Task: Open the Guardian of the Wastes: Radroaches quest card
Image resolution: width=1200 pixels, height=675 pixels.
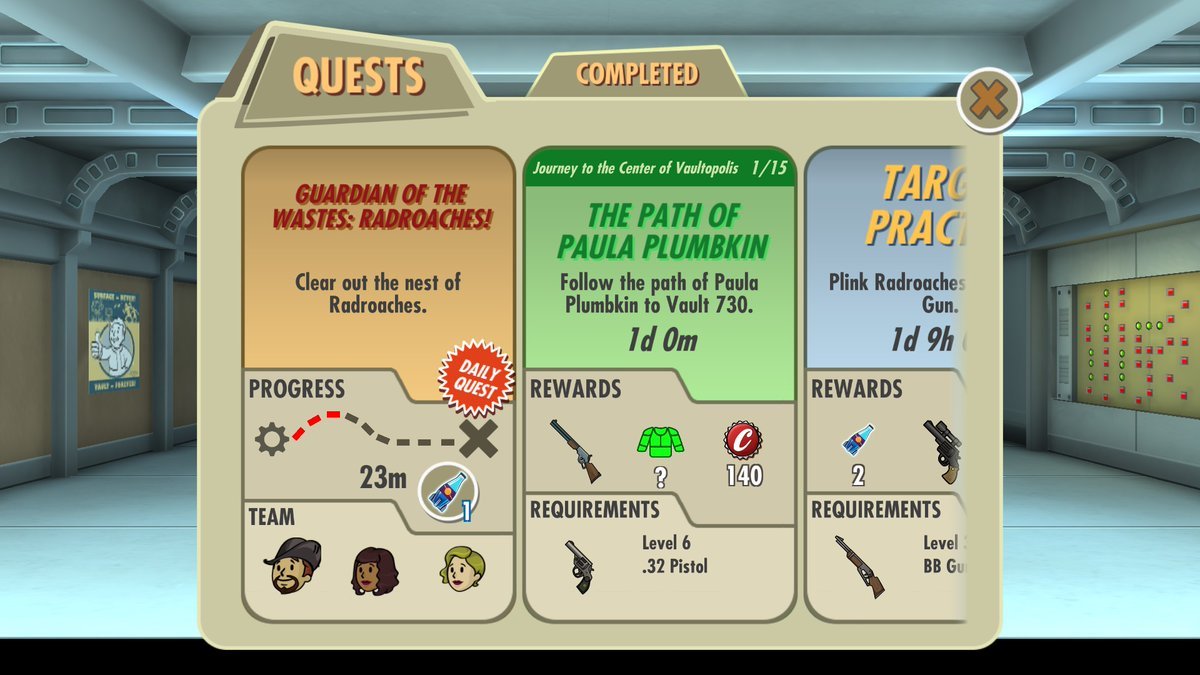Action: coord(378,260)
